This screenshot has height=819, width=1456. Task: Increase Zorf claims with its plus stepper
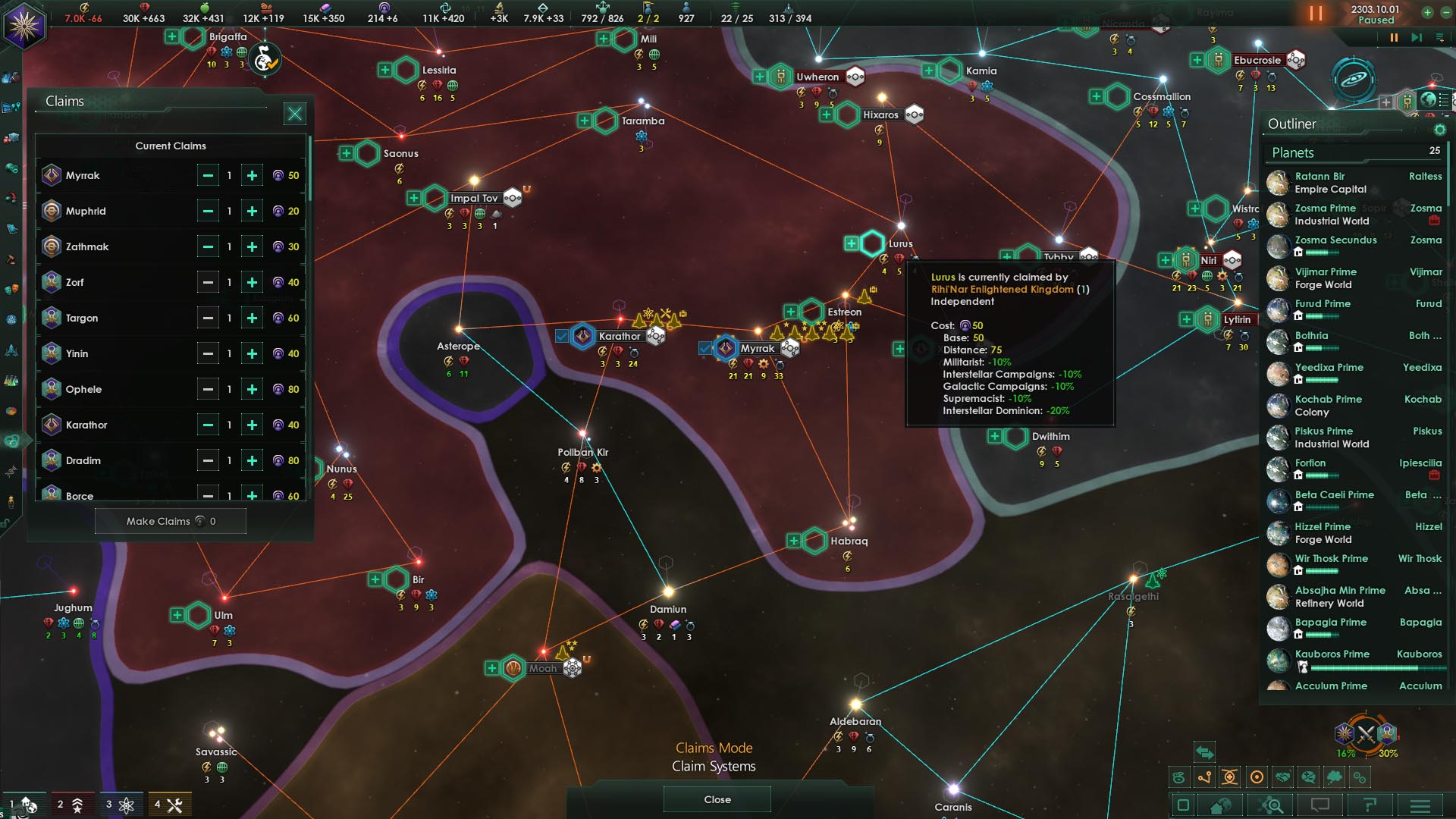[x=251, y=281]
